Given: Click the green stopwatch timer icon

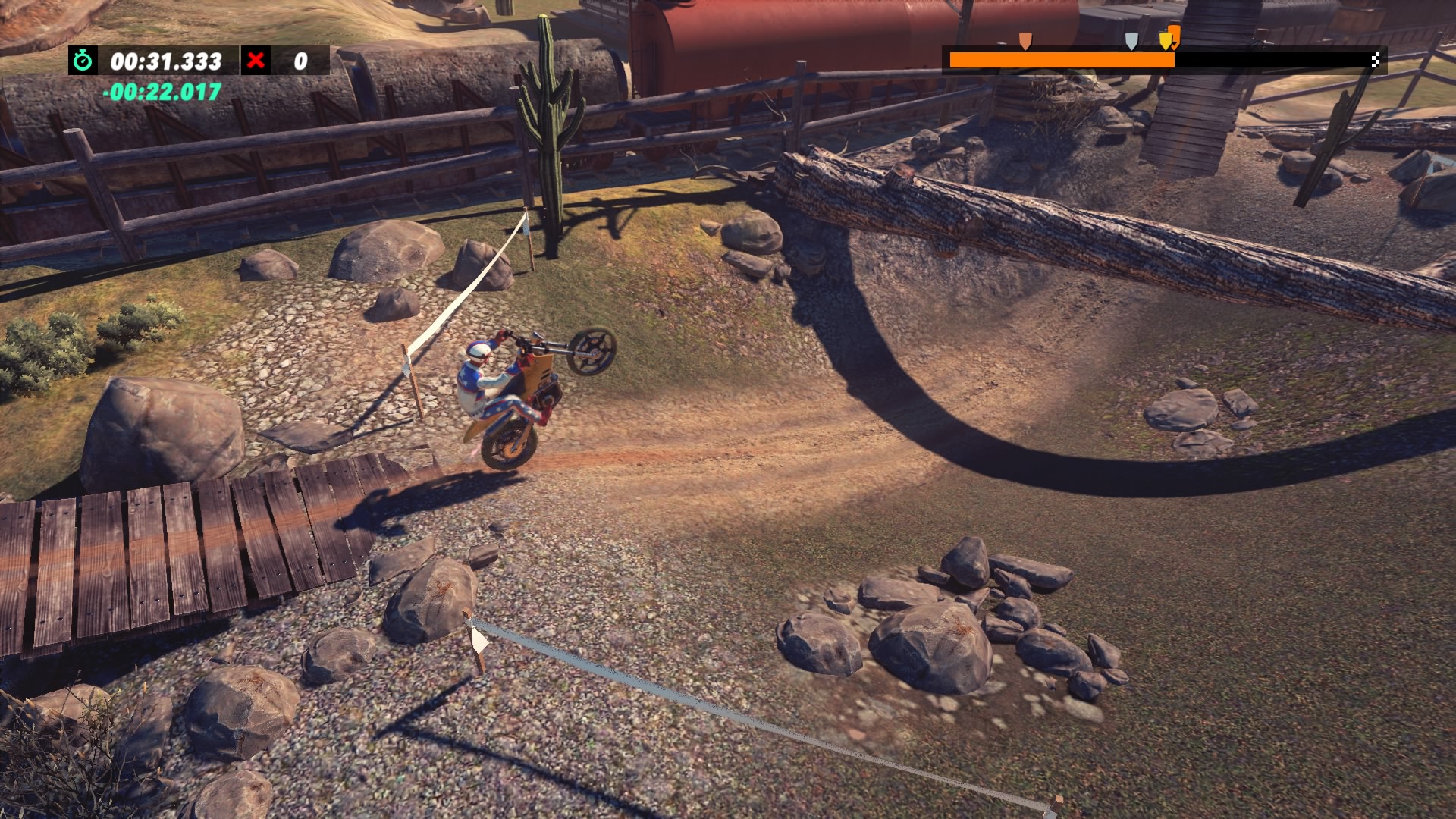Looking at the screenshot, I should coord(83,61).
